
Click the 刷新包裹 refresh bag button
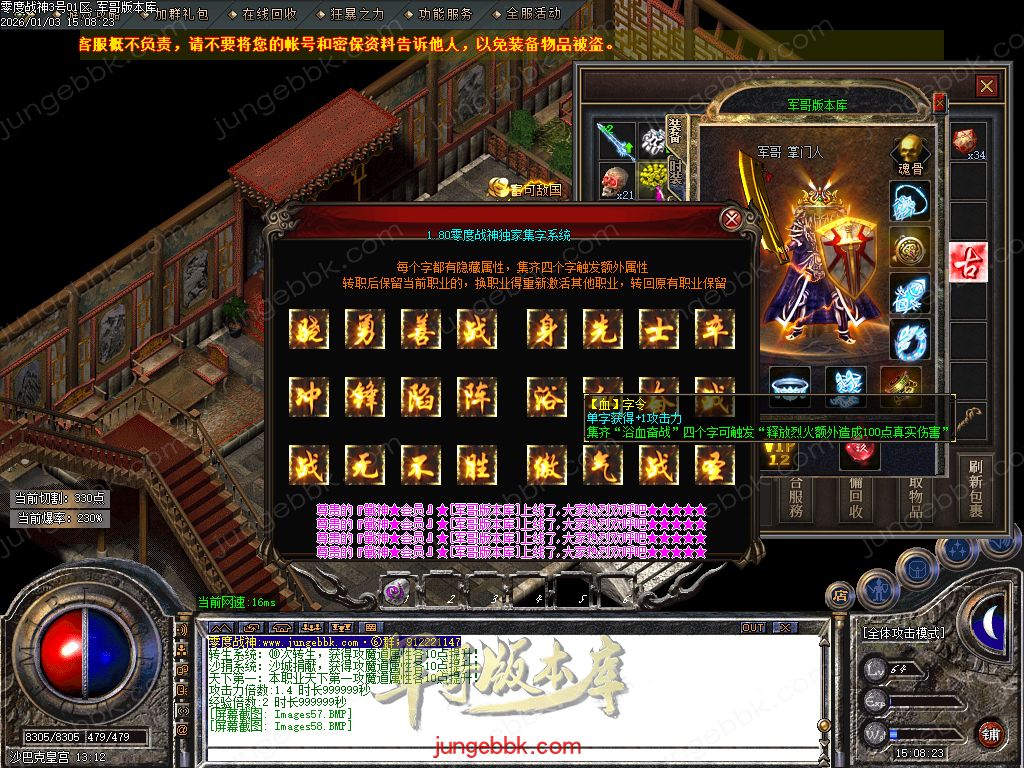tap(975, 490)
